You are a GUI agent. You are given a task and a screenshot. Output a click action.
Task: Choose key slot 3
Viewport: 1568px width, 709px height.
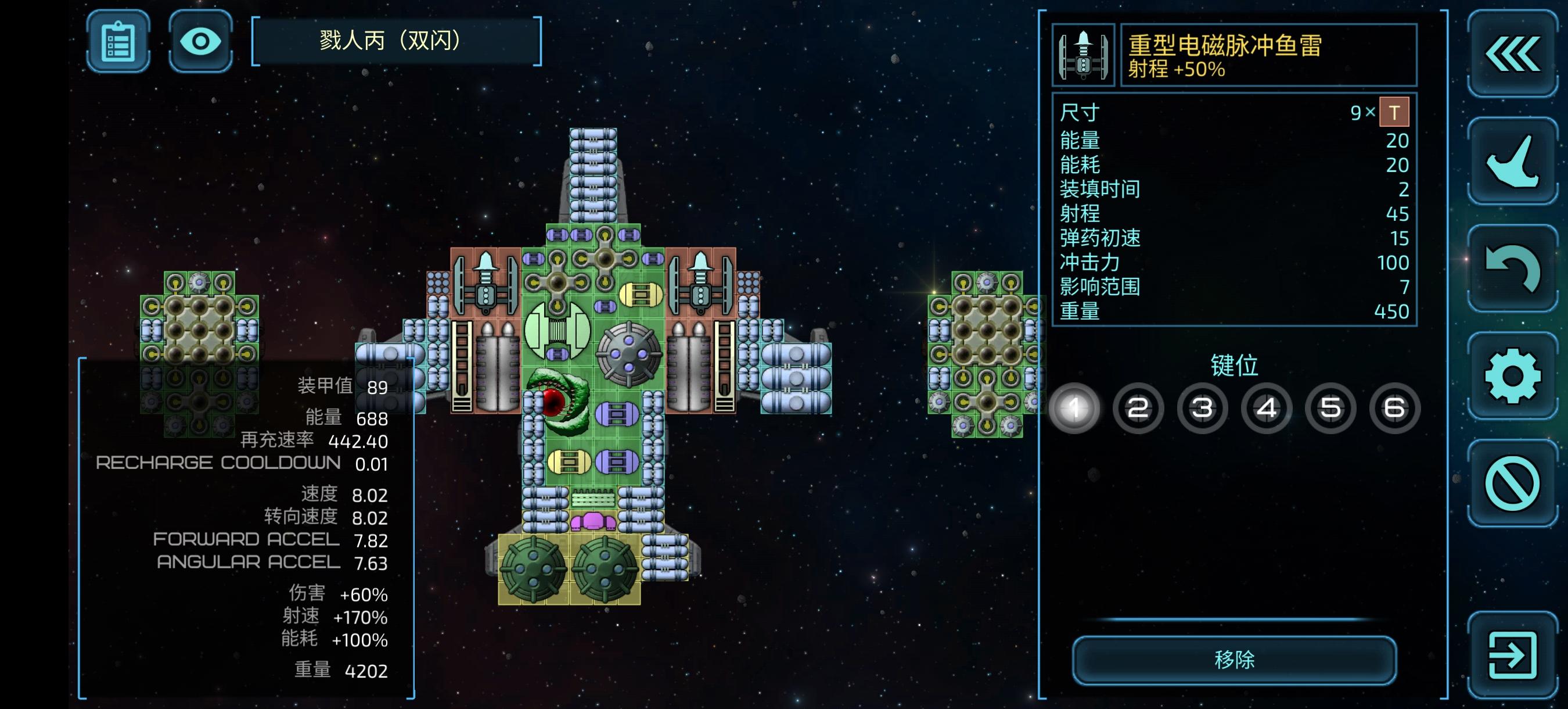[x=1202, y=408]
